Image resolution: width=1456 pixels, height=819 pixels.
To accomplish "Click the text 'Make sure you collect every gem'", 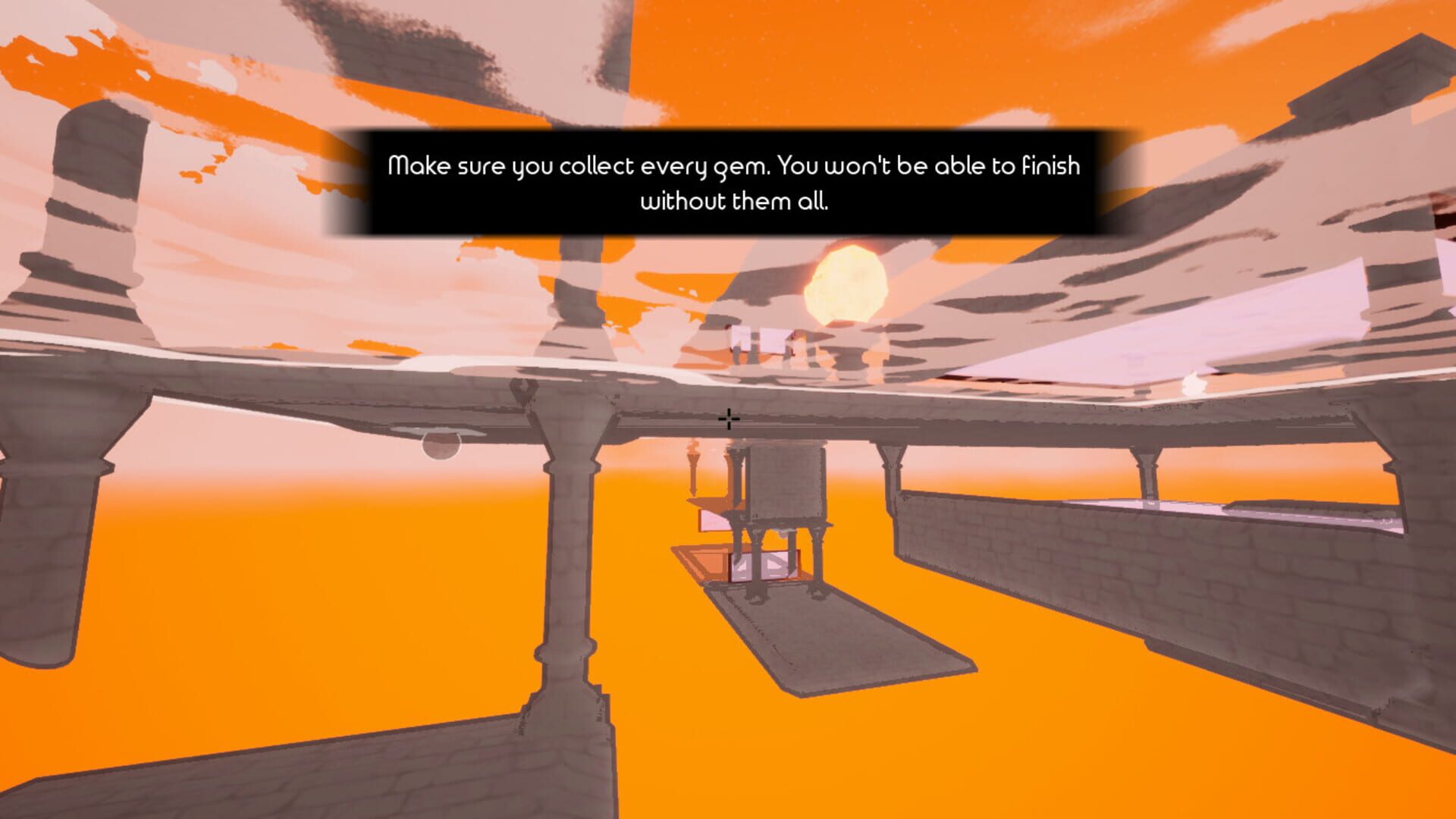I will (576, 167).
